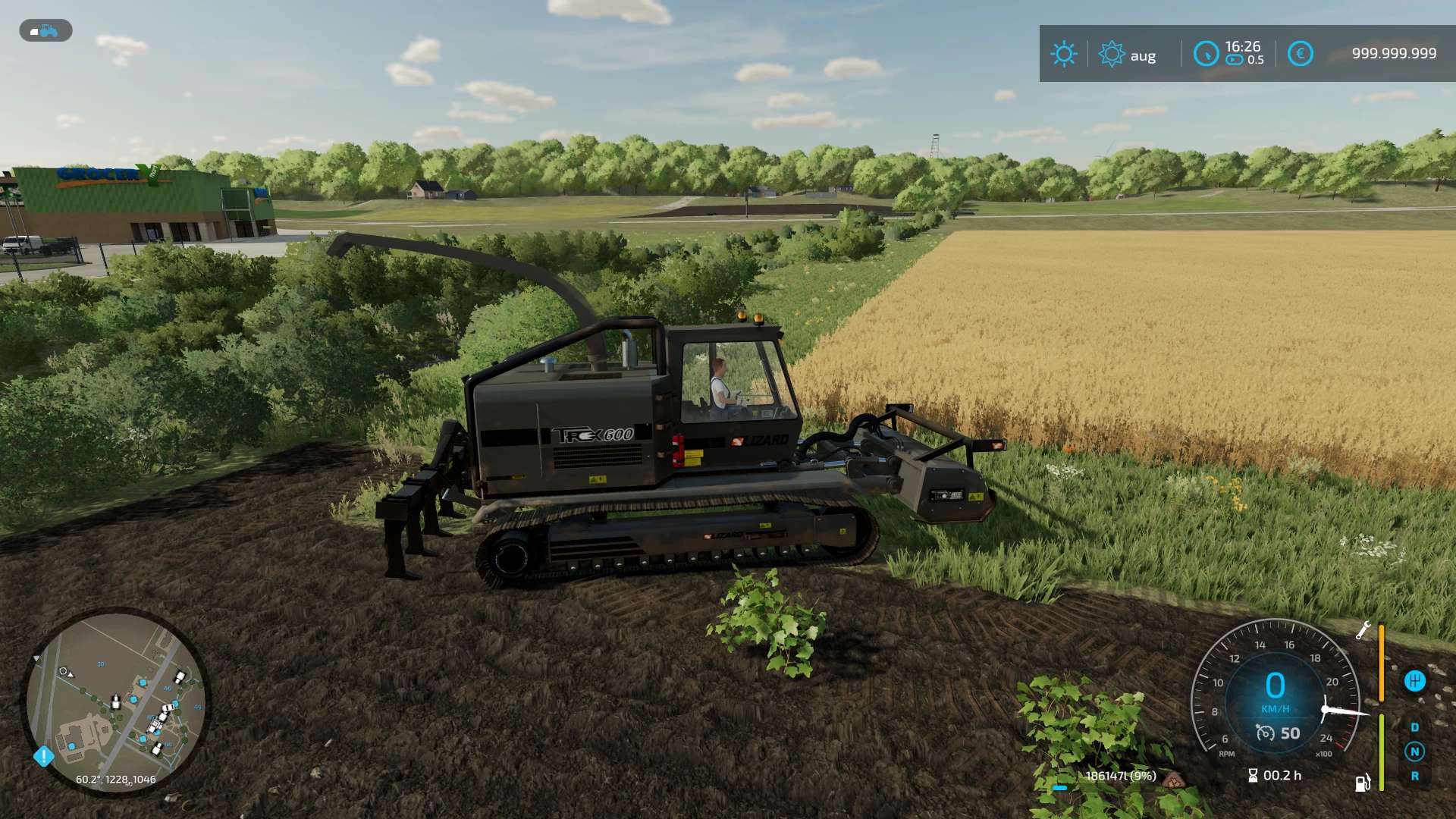
Task: Open the euro money icon
Action: [1300, 54]
